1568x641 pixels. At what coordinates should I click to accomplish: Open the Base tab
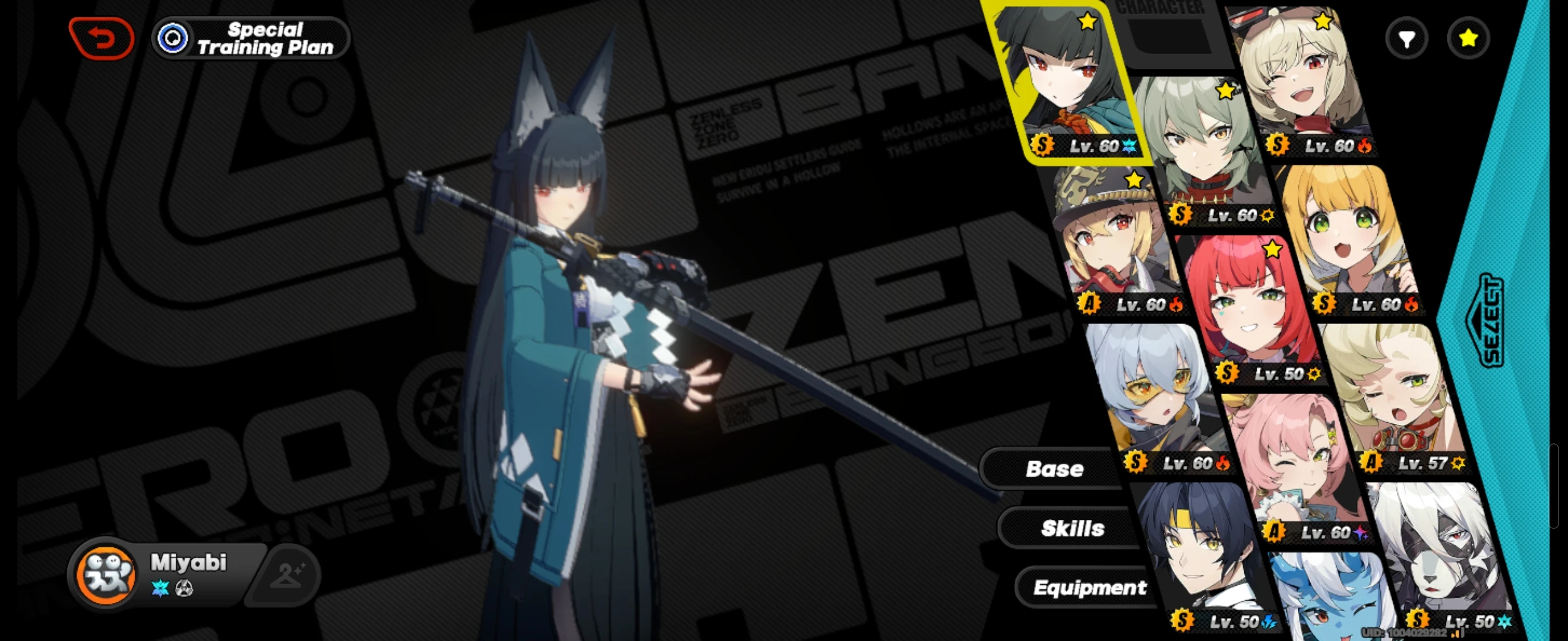(x=1055, y=468)
